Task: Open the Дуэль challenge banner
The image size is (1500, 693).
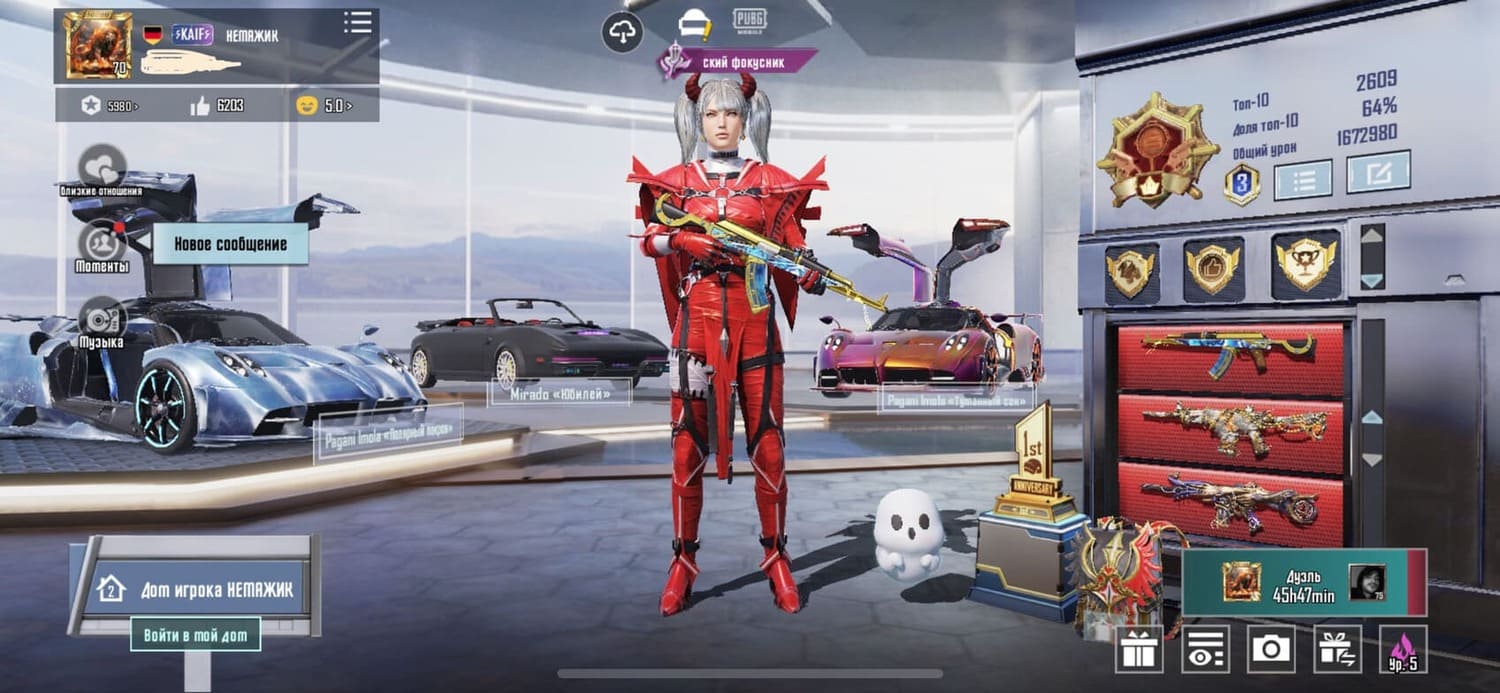Action: click(1303, 582)
